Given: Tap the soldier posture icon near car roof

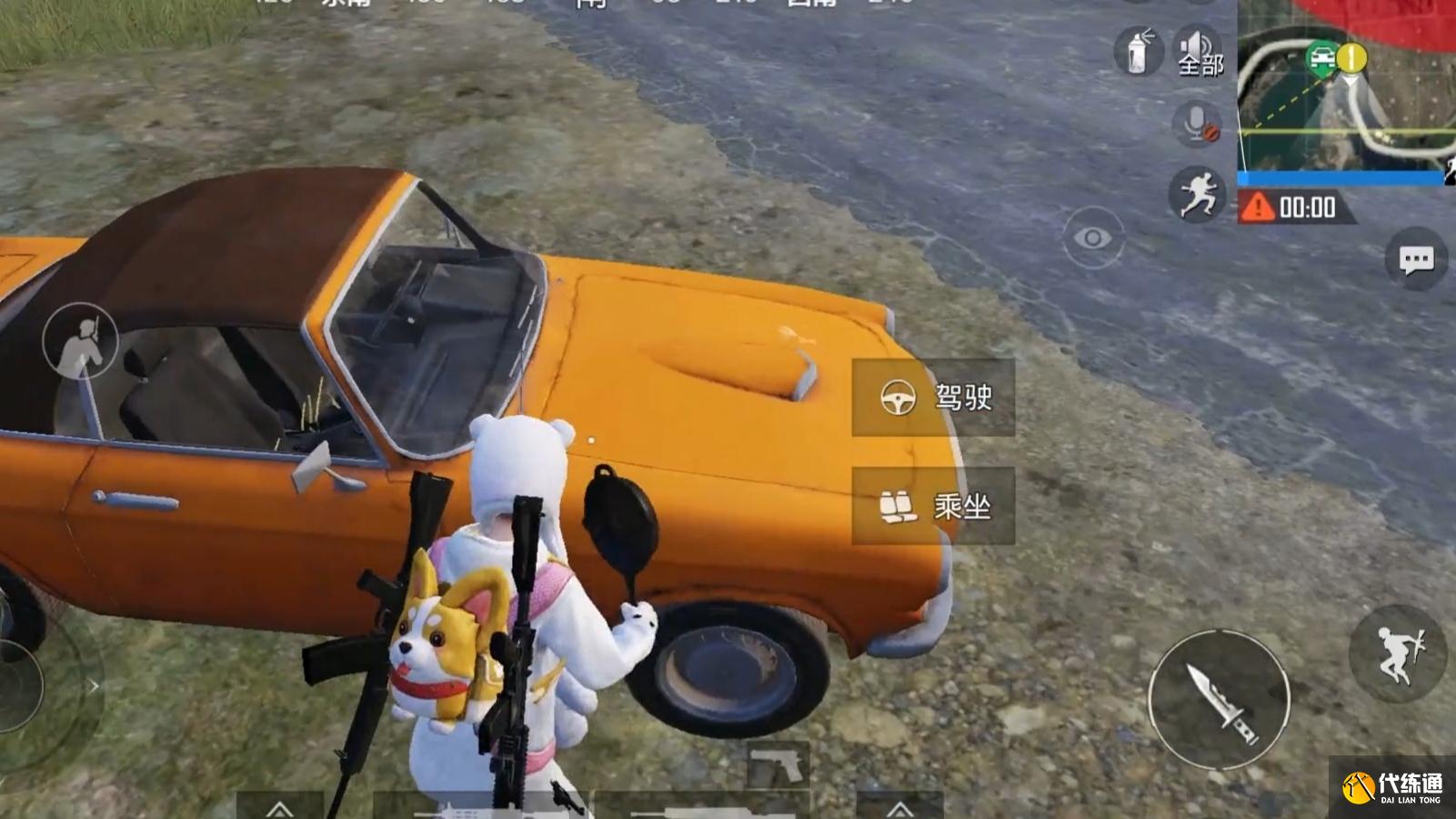Looking at the screenshot, I should click(x=80, y=341).
